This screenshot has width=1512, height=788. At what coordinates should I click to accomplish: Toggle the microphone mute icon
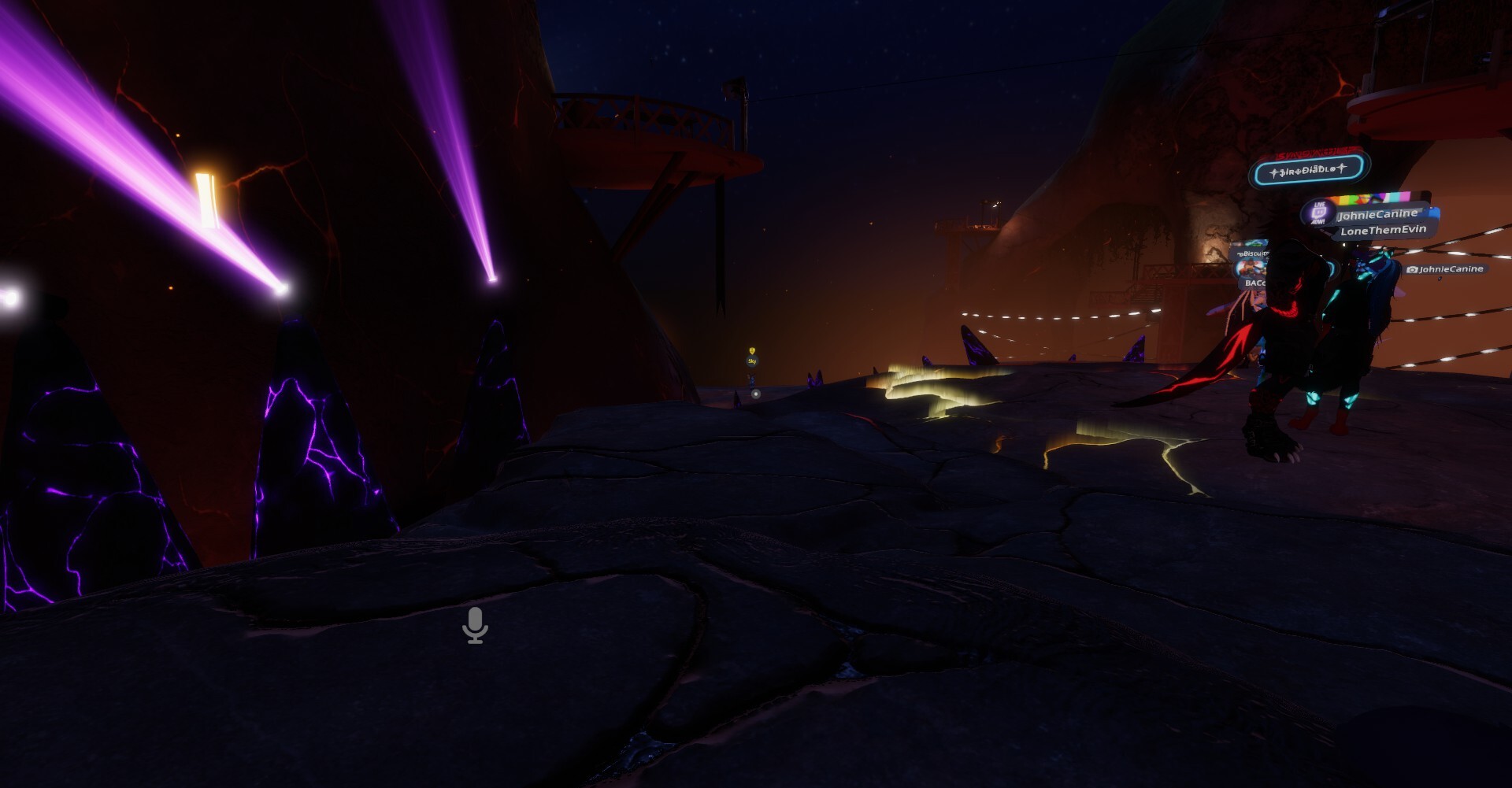[x=475, y=625]
